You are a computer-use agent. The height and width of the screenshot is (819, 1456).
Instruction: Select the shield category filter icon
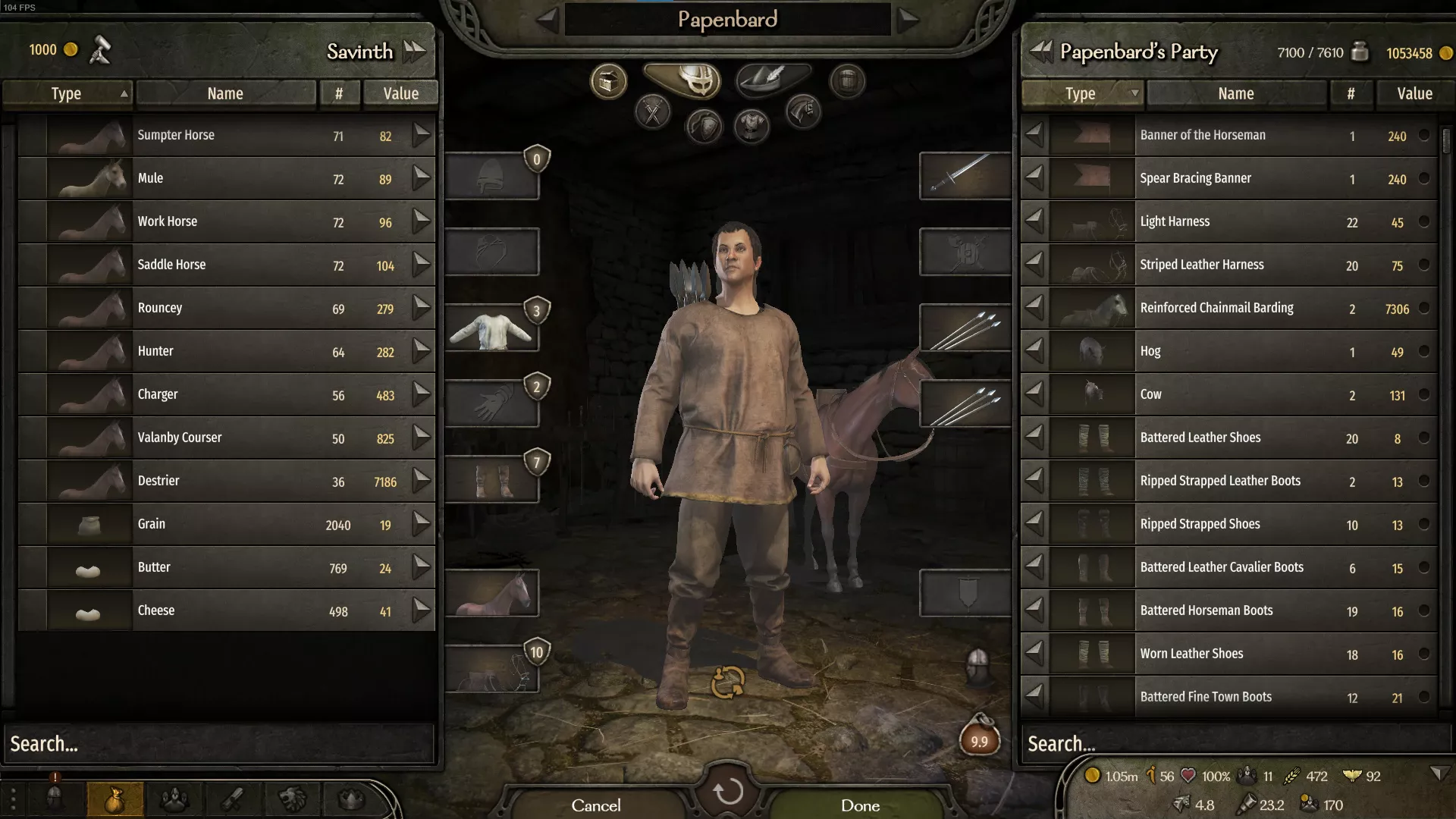pos(704,127)
